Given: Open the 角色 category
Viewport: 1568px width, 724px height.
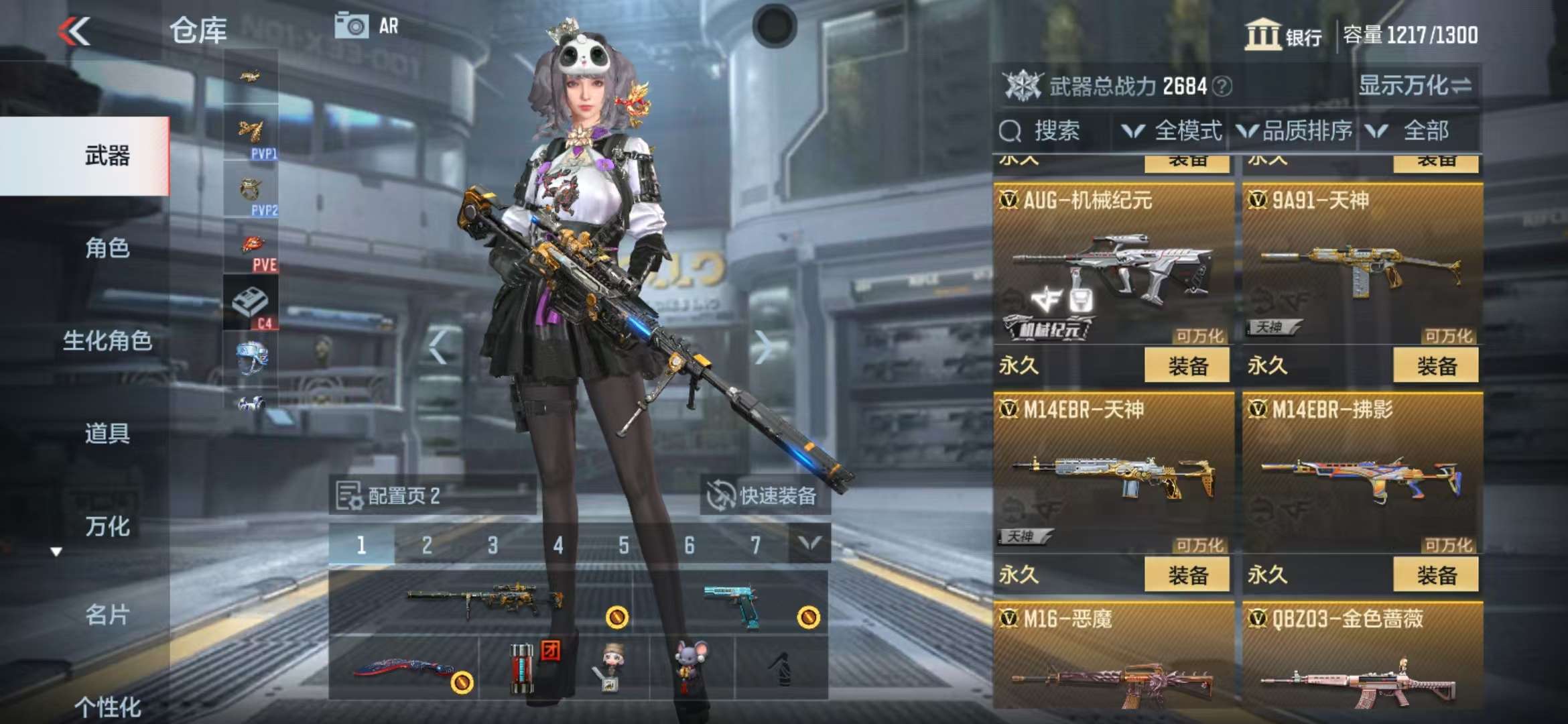Looking at the screenshot, I should [x=107, y=249].
